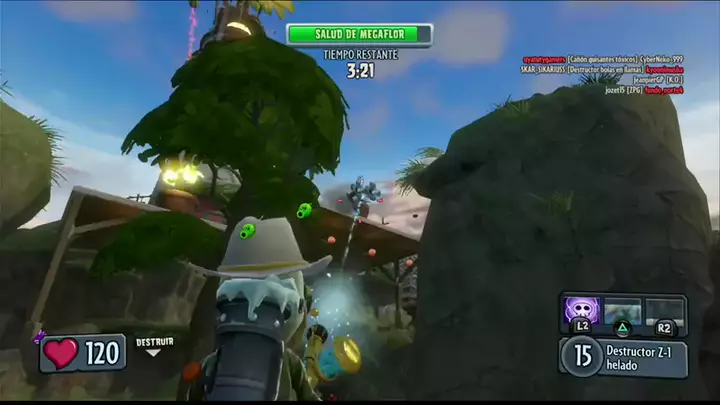The width and height of the screenshot is (720, 405).
Task: Click the Destruir objective marker
Action: click(154, 345)
